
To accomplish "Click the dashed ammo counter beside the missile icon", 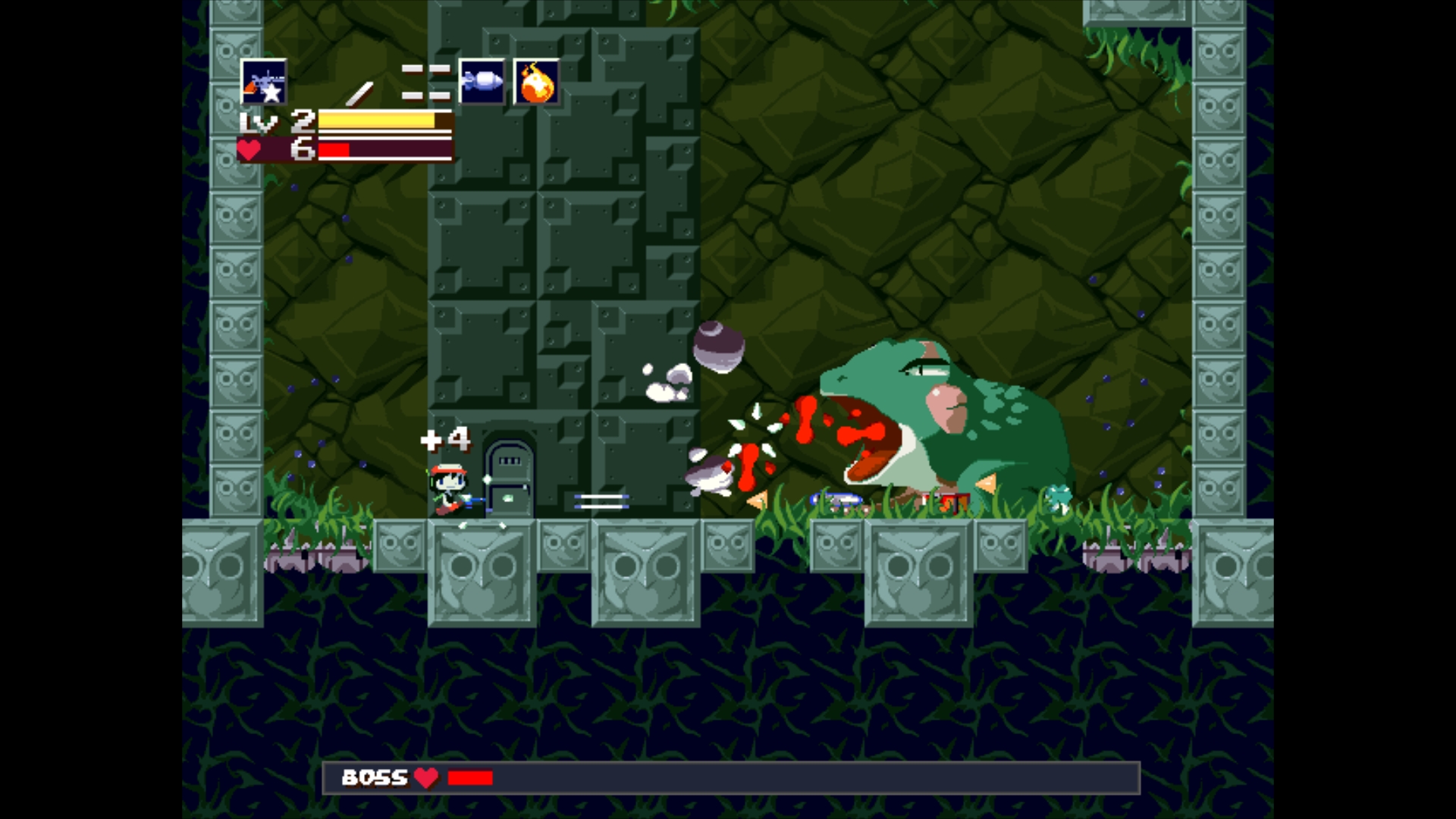I will [427, 82].
